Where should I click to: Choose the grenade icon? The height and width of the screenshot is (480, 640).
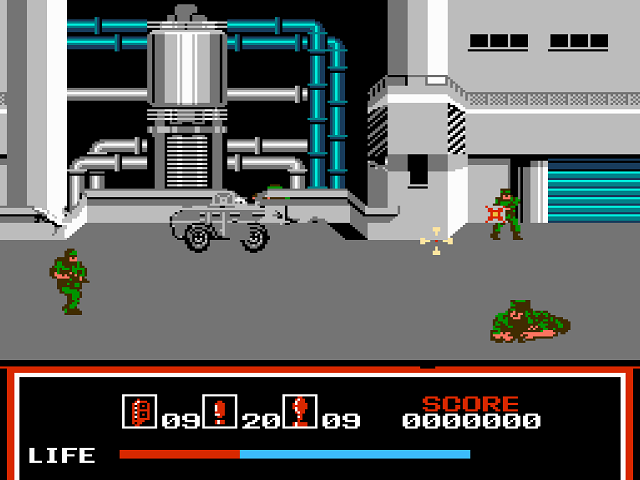click(299, 411)
